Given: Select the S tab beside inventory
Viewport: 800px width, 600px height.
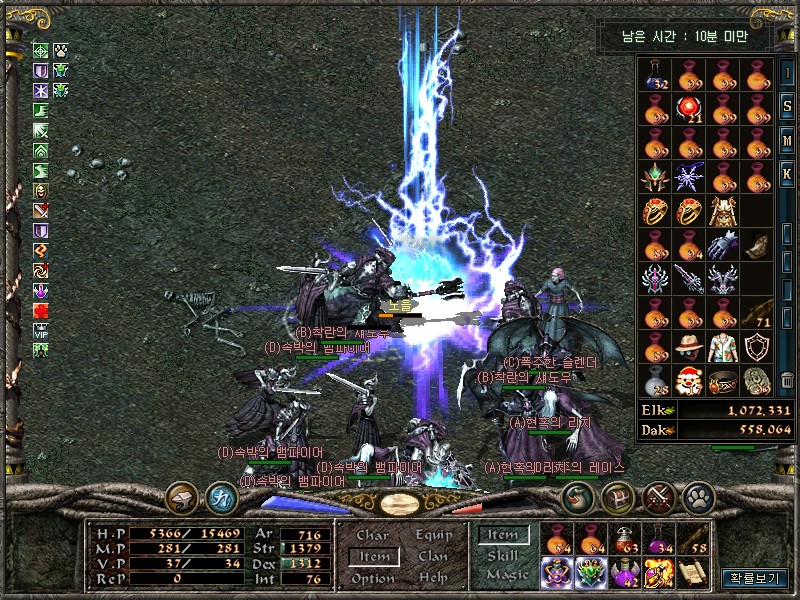Looking at the screenshot, I should click(788, 106).
